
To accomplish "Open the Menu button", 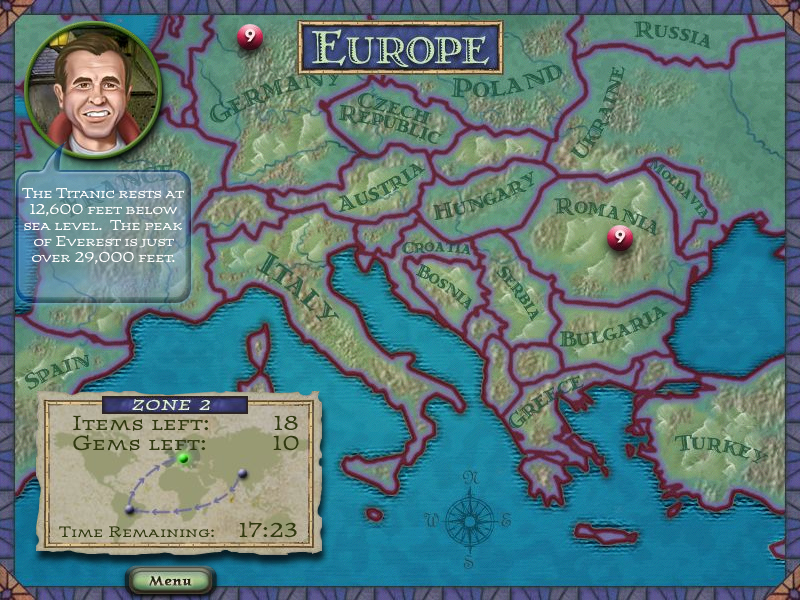I will coord(170,580).
